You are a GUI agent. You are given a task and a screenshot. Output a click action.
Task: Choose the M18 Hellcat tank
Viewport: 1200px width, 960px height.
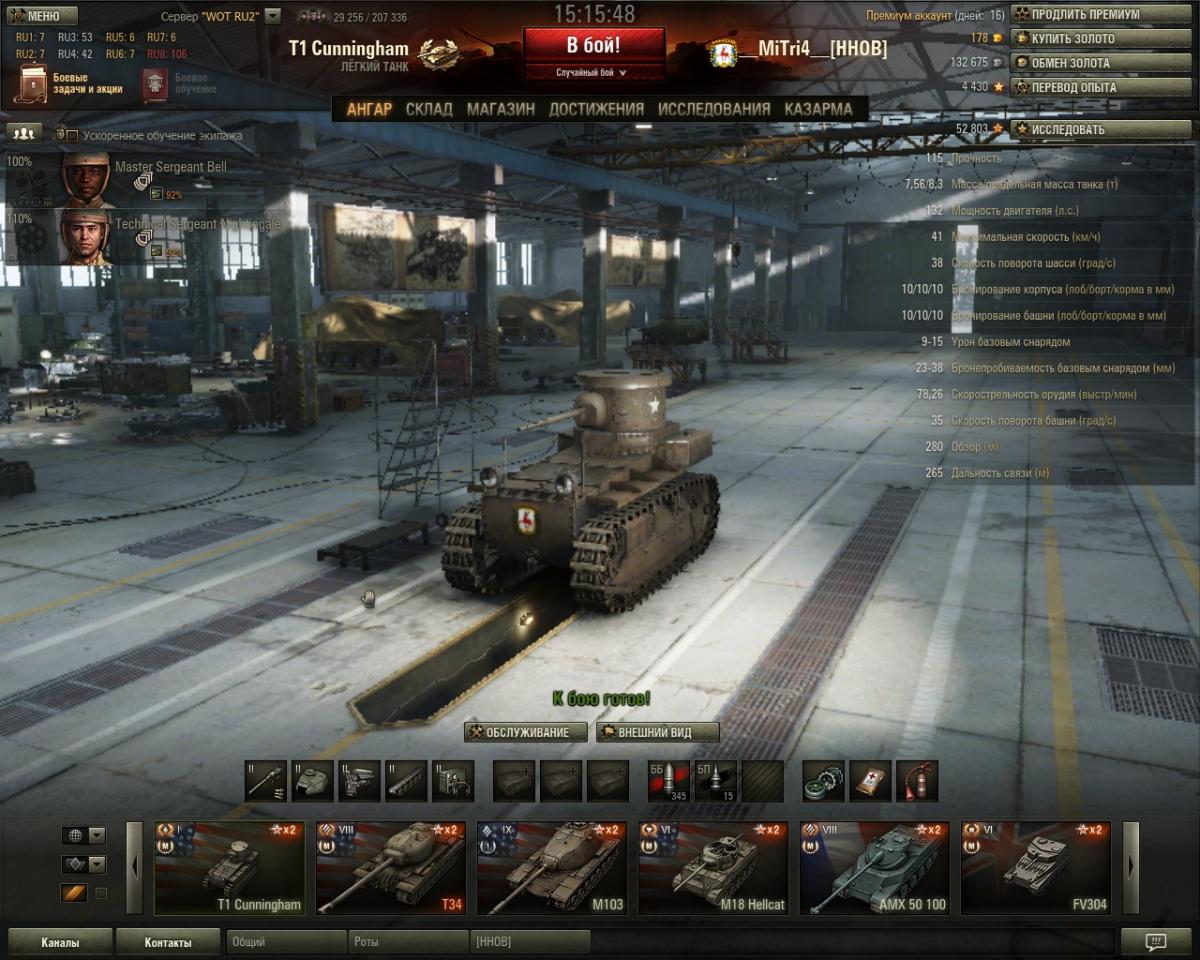tap(712, 868)
